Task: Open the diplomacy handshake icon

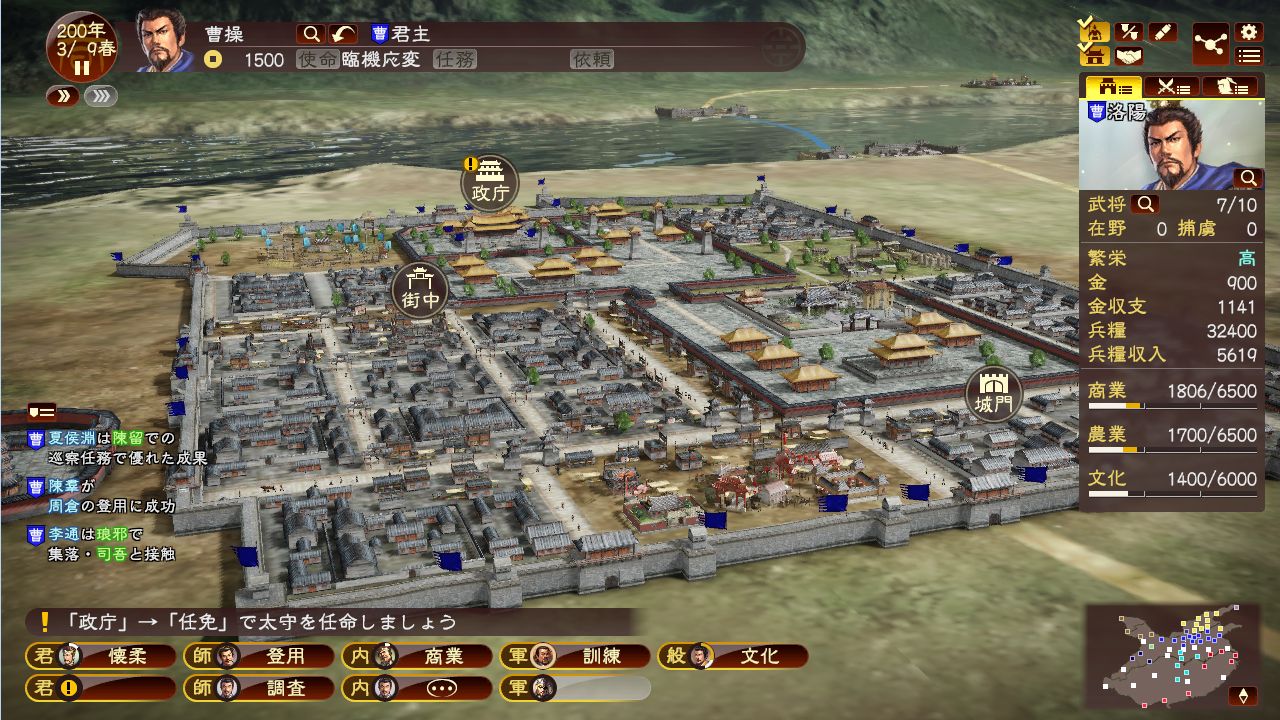Action: pyautogui.click(x=1128, y=55)
